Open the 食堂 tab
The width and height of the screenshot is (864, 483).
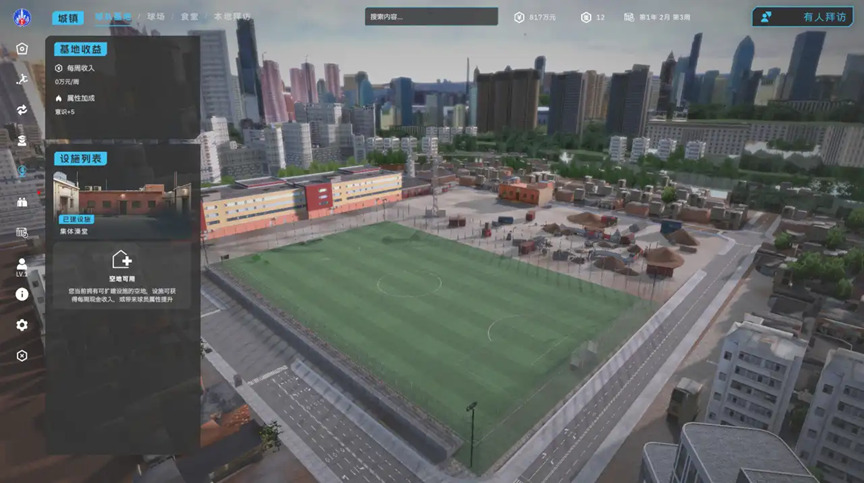click(189, 17)
